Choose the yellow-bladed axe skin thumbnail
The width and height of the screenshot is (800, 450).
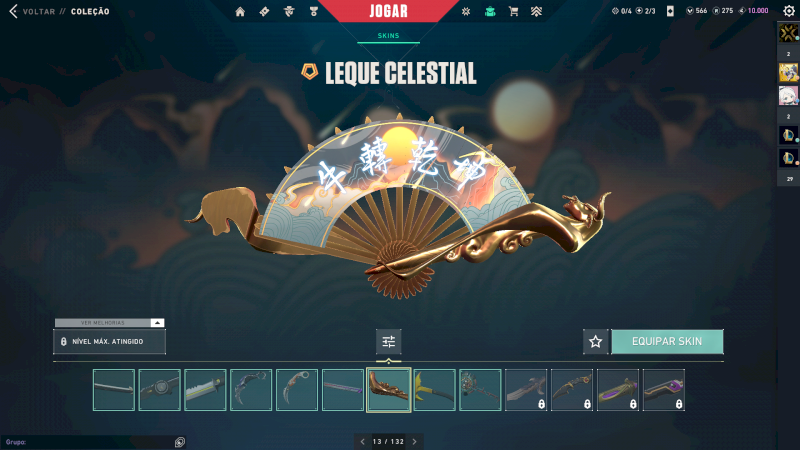435,390
